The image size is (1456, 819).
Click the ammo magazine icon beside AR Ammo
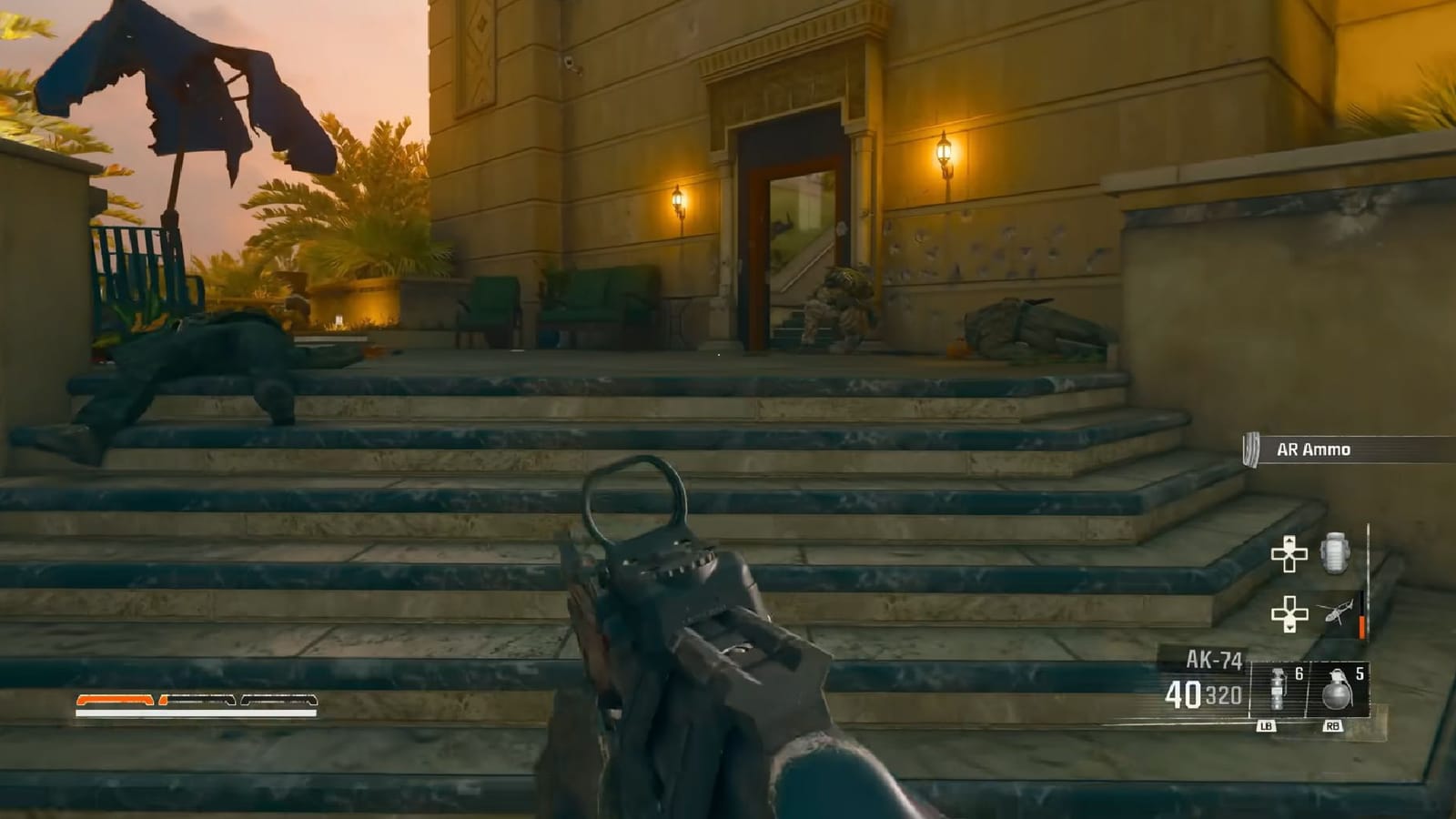click(x=1249, y=447)
